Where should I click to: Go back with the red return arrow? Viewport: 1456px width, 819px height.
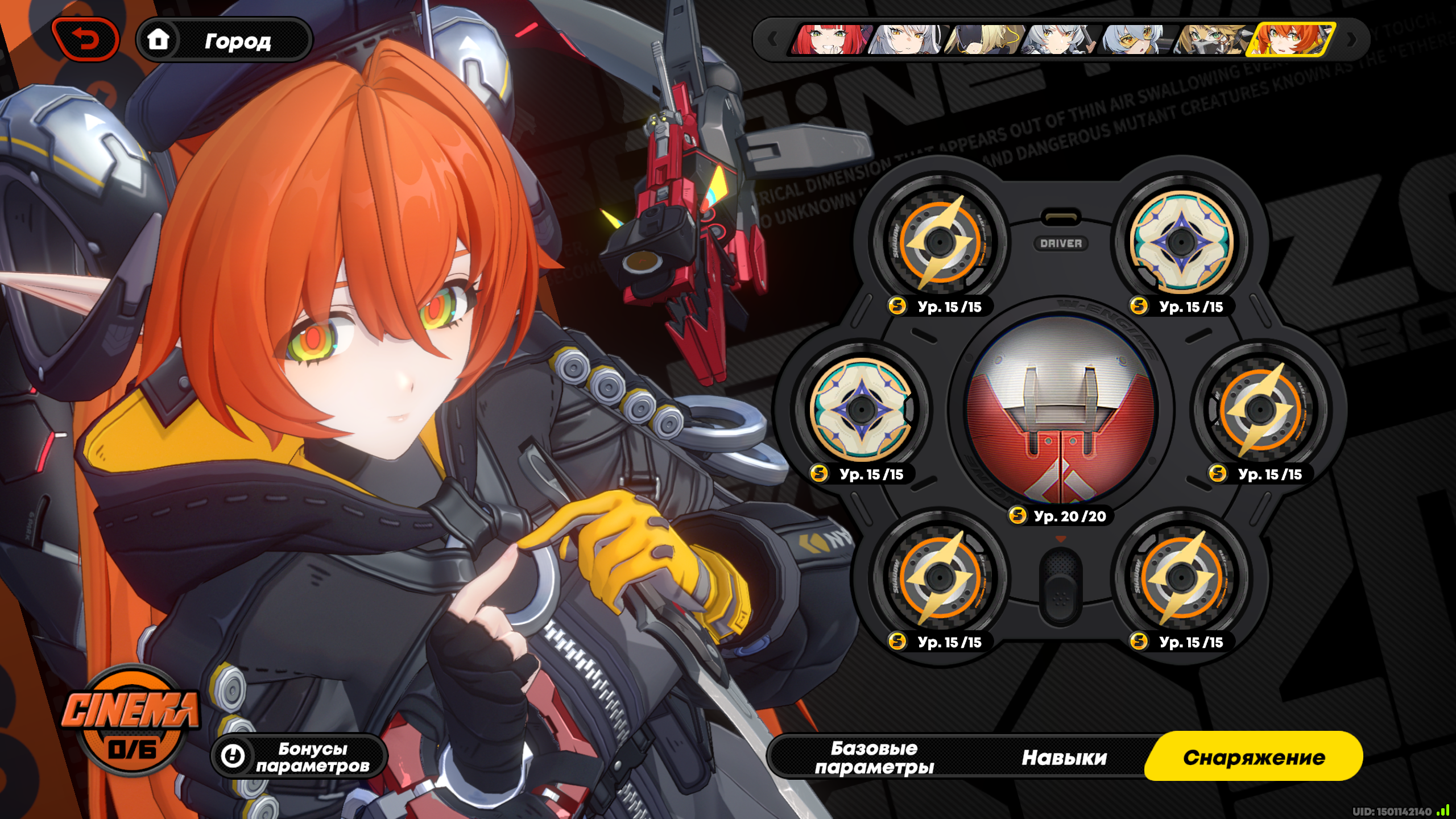point(86,40)
